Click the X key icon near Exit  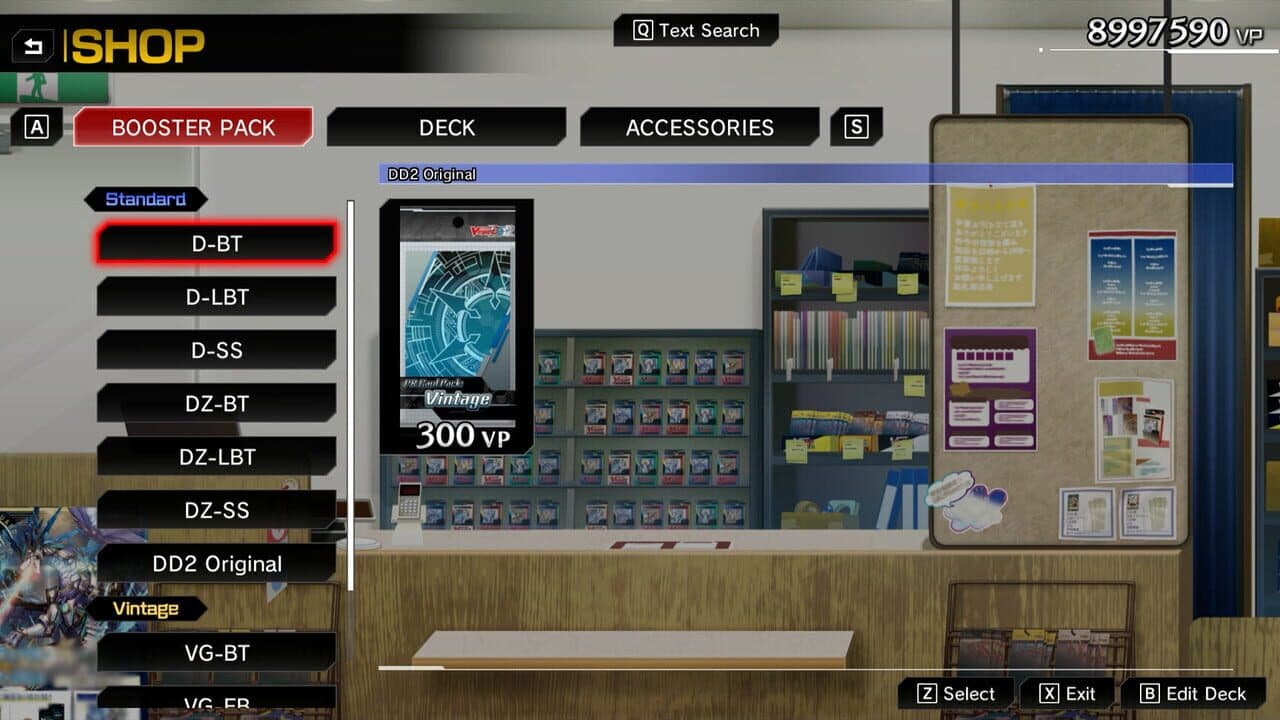(1046, 692)
